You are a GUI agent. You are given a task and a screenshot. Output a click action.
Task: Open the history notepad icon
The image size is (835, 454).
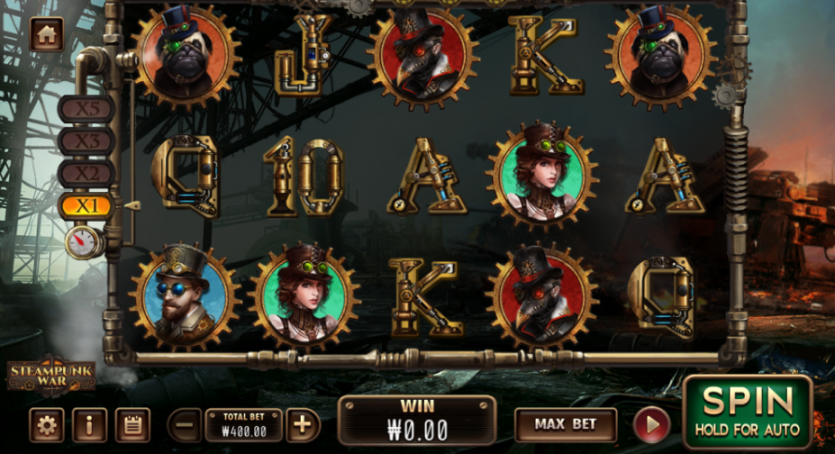coord(132,425)
